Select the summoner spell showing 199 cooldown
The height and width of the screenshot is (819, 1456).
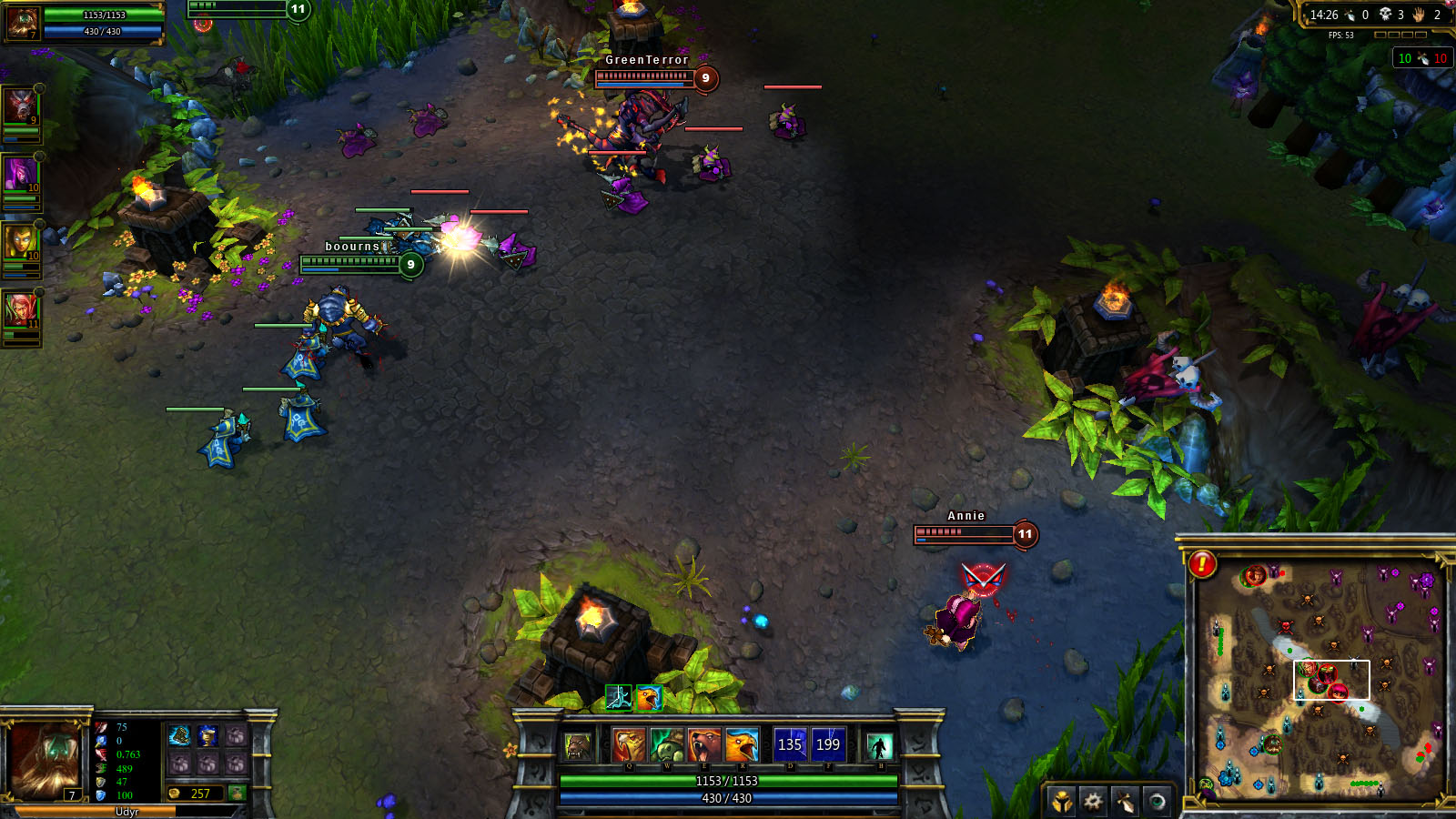click(x=828, y=744)
